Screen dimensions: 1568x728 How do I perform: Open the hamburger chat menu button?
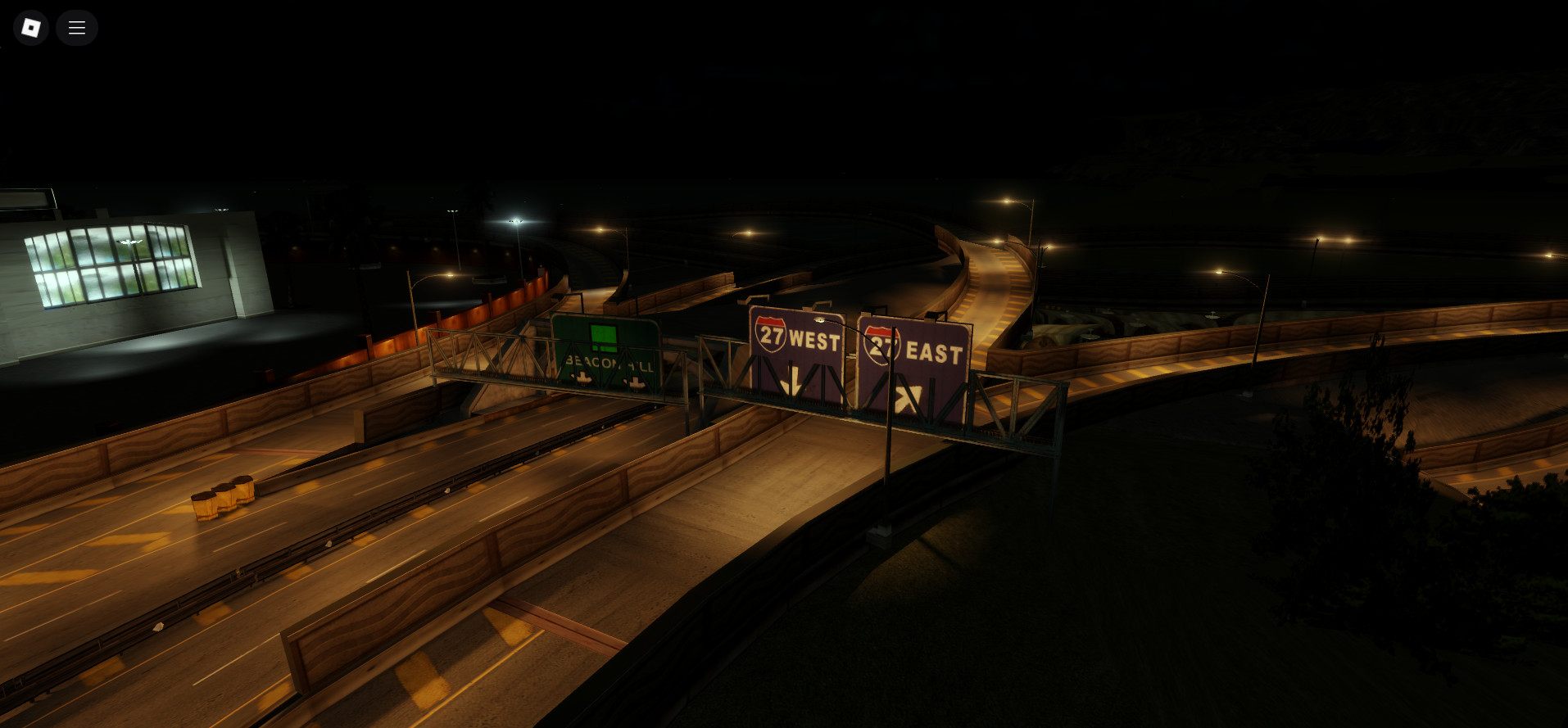click(x=77, y=28)
